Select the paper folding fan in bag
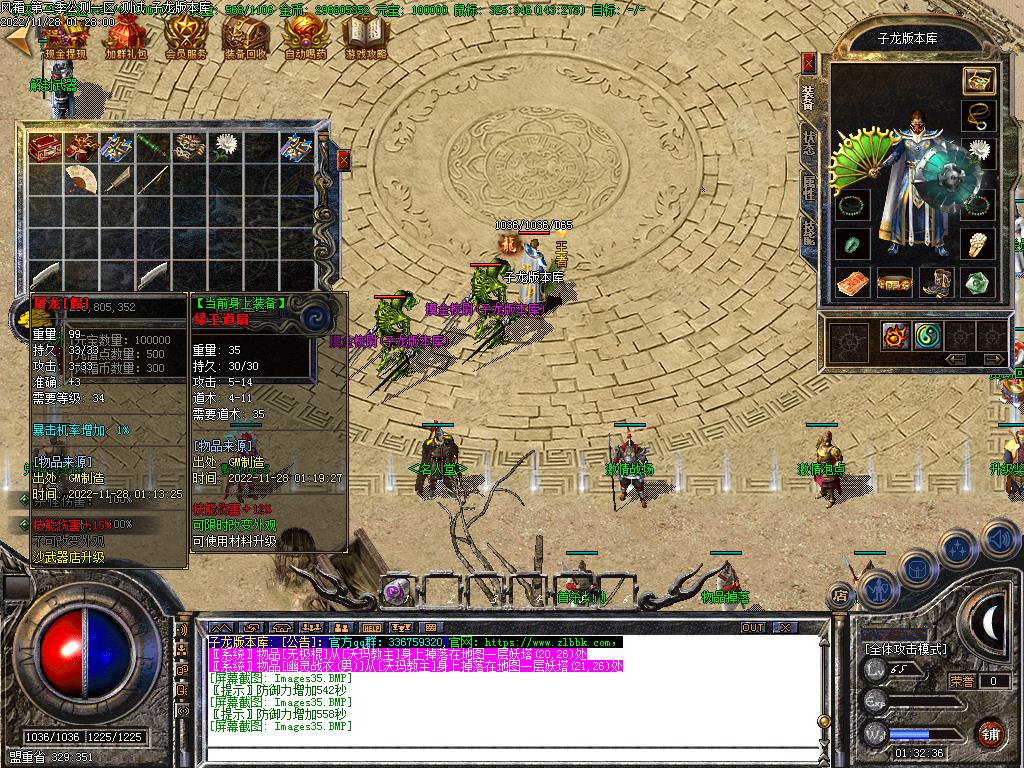The width and height of the screenshot is (1024, 768). click(80, 180)
